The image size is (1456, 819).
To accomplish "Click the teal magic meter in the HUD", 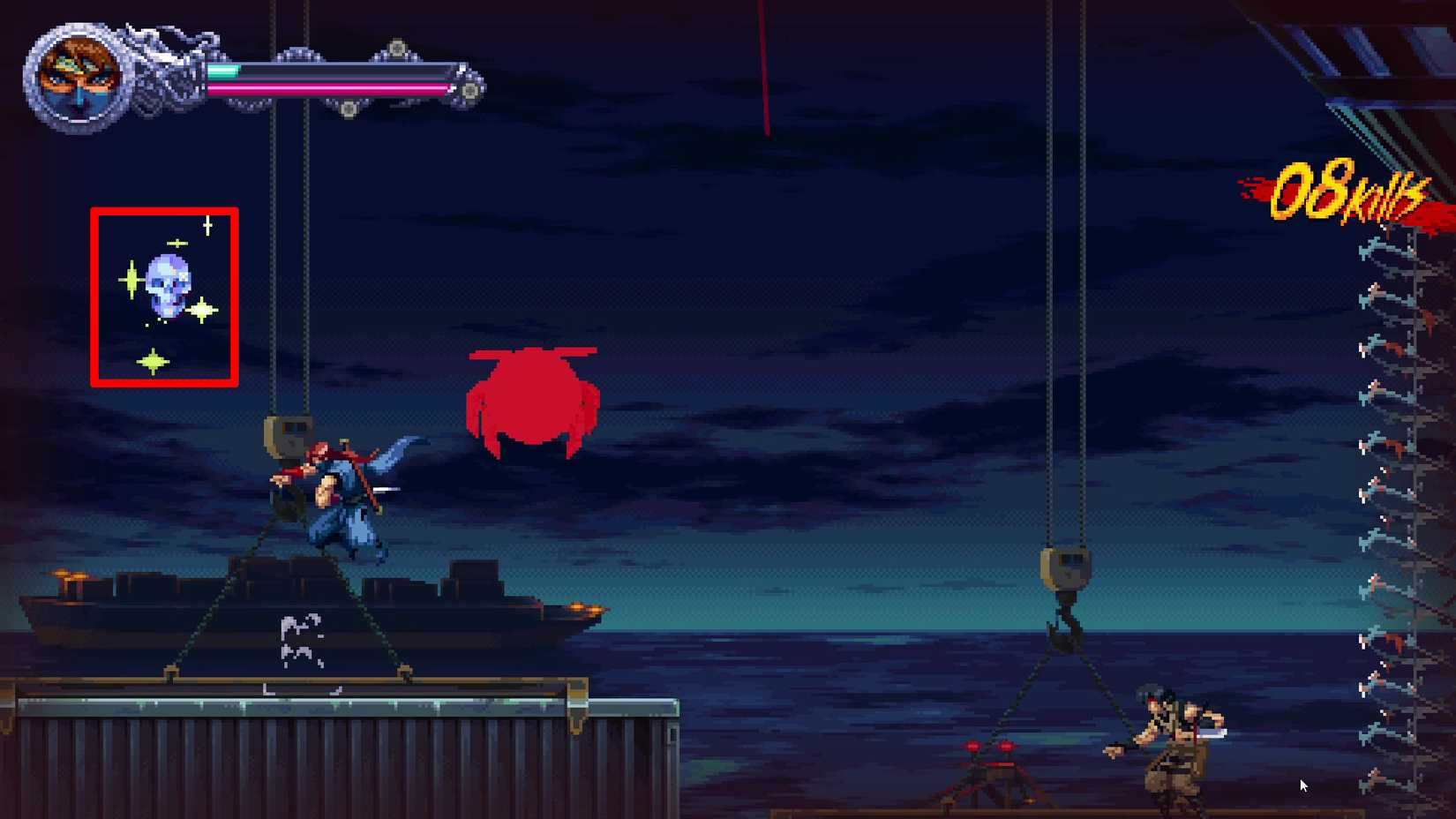I will tap(221, 71).
